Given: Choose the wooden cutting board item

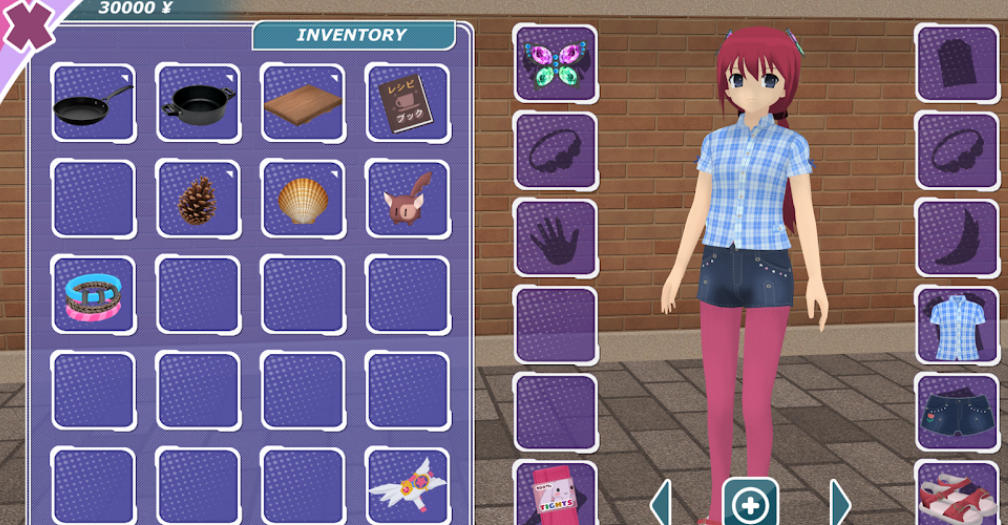Looking at the screenshot, I should tap(303, 103).
